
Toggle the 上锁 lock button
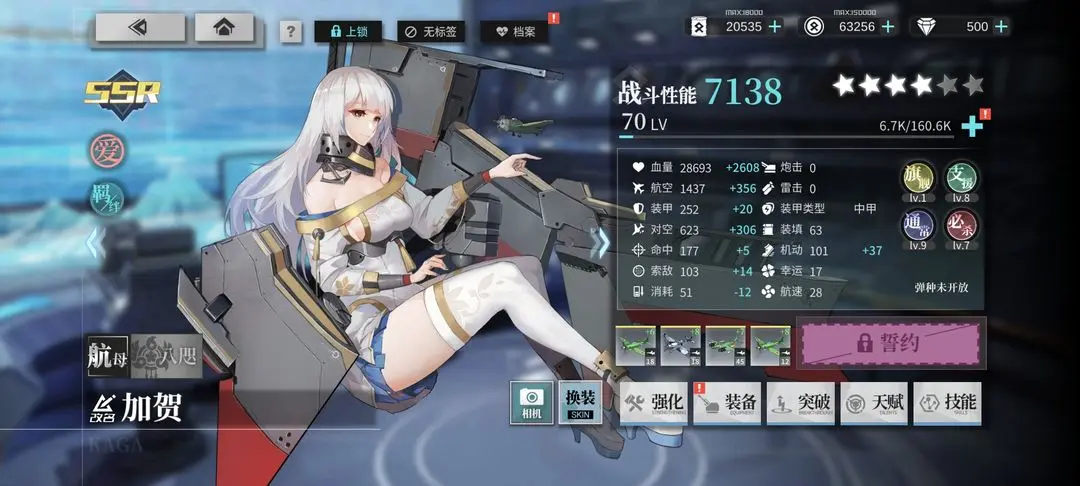pyautogui.click(x=347, y=32)
